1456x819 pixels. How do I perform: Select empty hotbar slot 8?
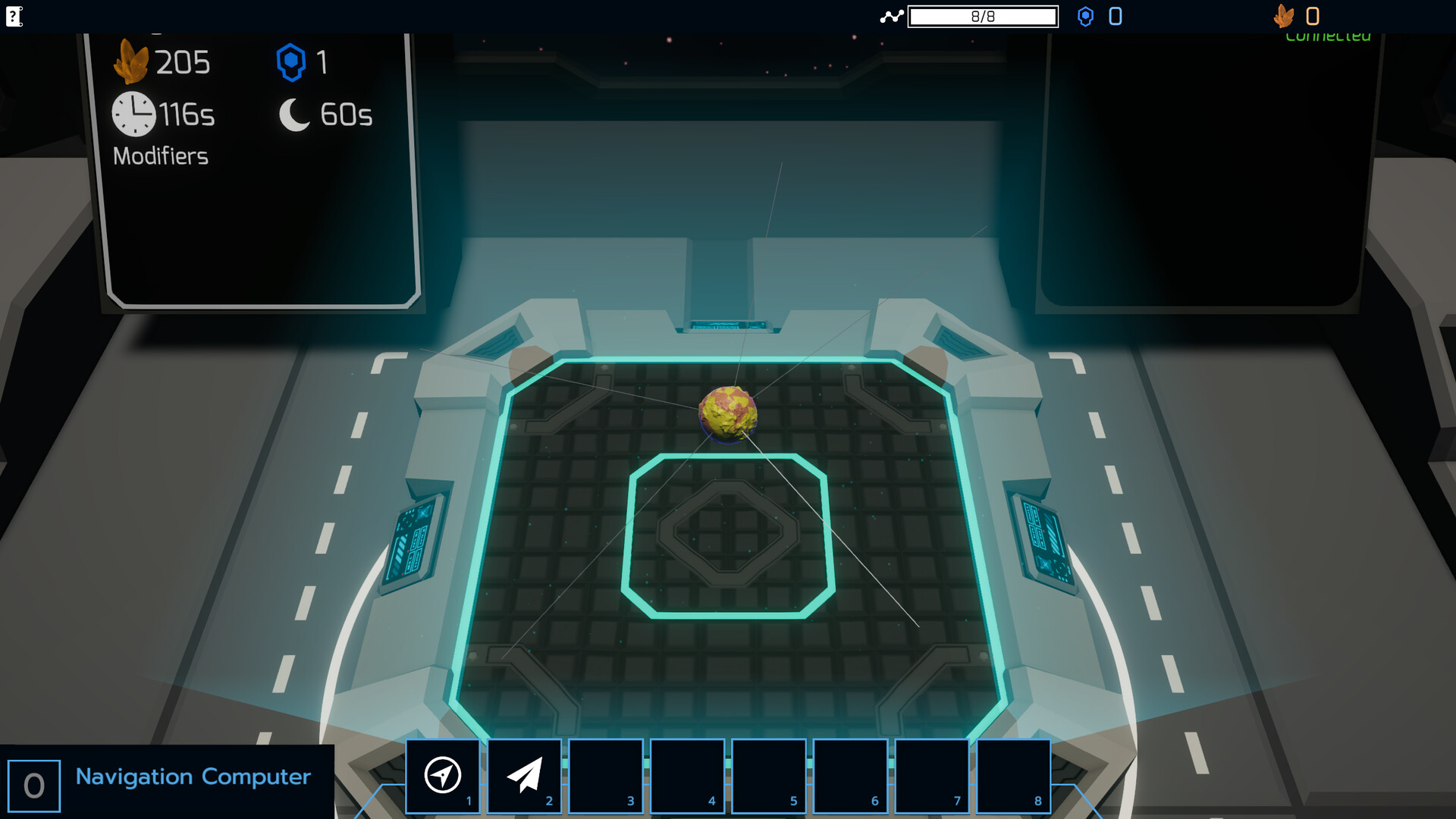coord(1014,776)
